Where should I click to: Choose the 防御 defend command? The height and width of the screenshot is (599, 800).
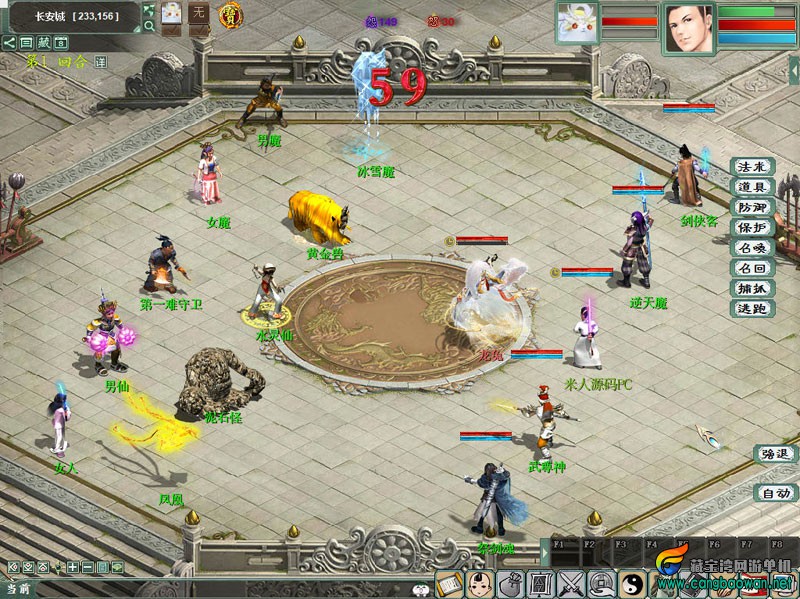pyautogui.click(x=751, y=207)
